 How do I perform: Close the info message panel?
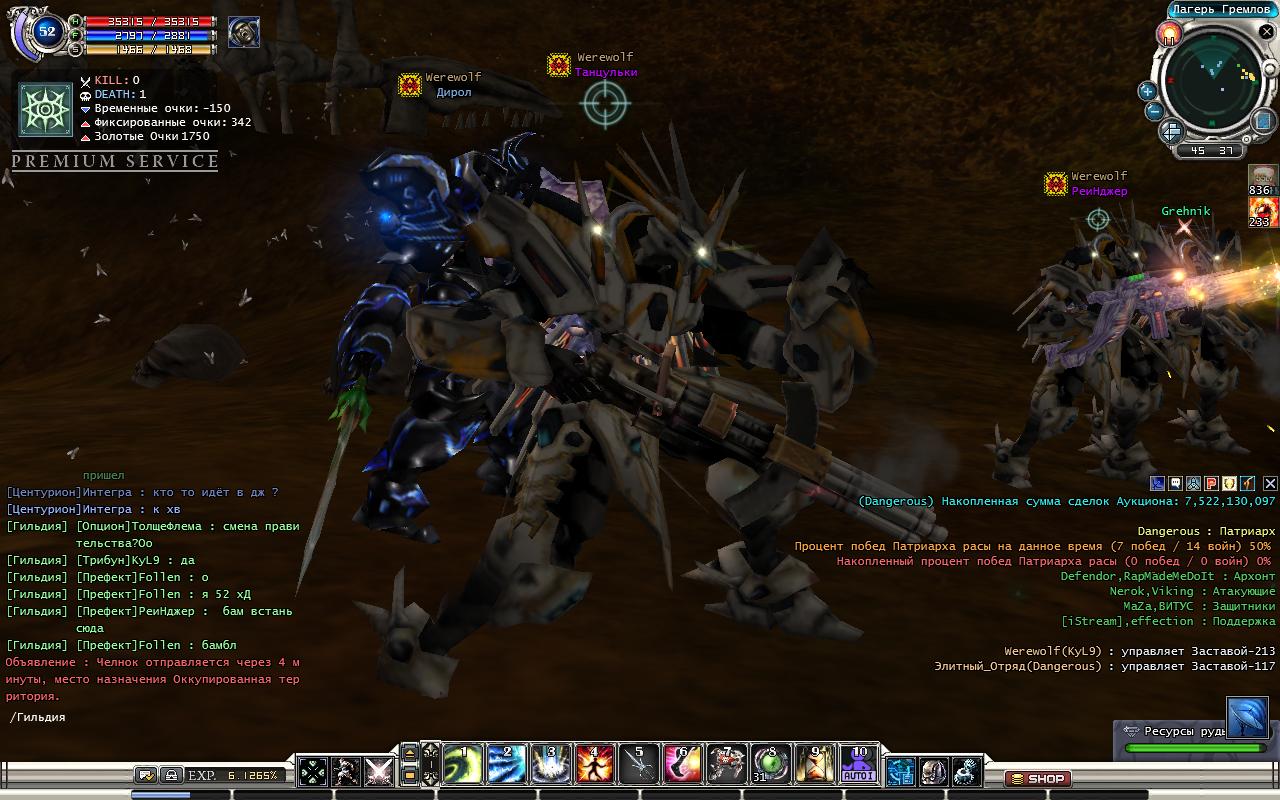click(1270, 484)
